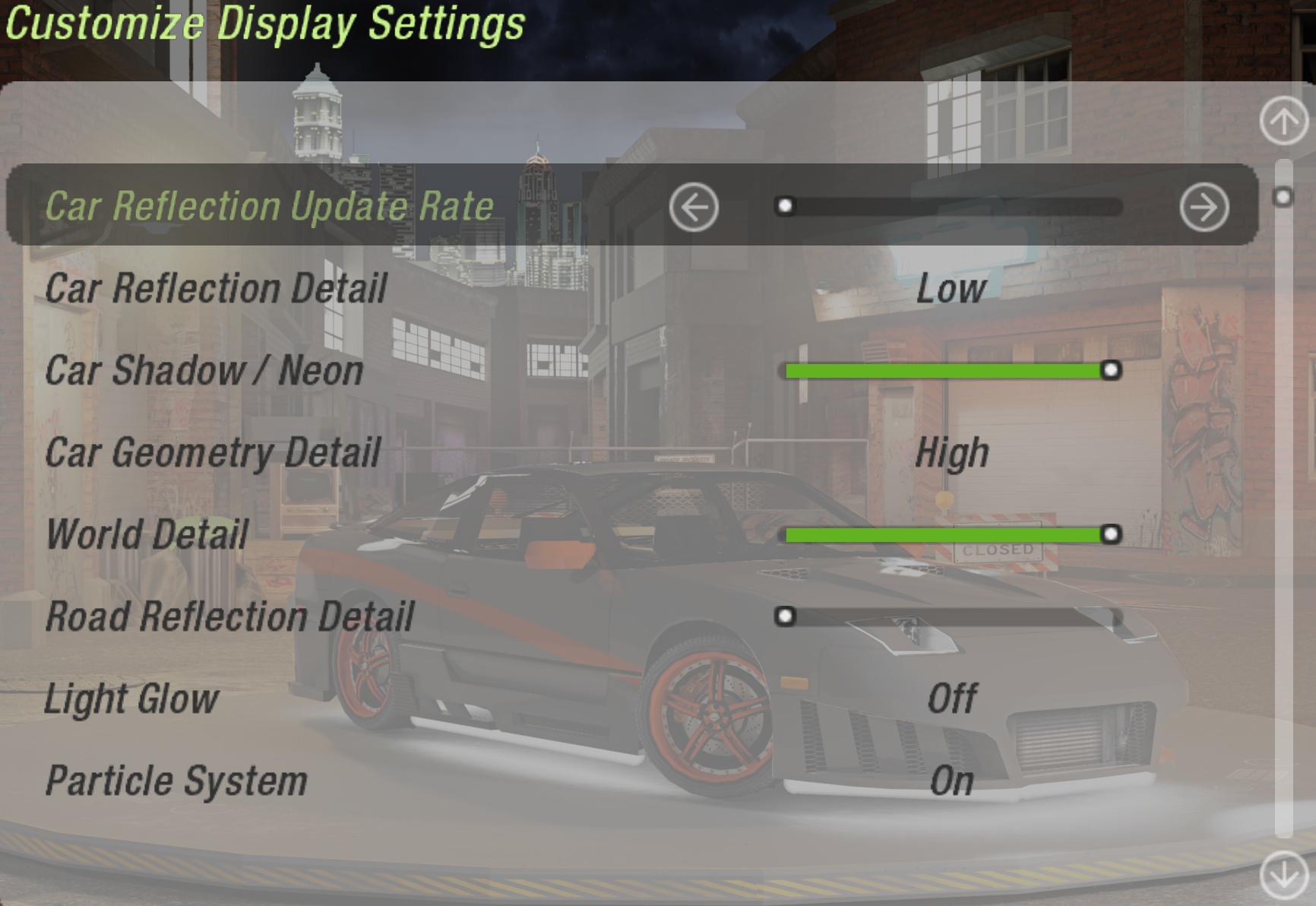Change the Car Reflection Detail value Low
The height and width of the screenshot is (906, 1316).
(951, 289)
